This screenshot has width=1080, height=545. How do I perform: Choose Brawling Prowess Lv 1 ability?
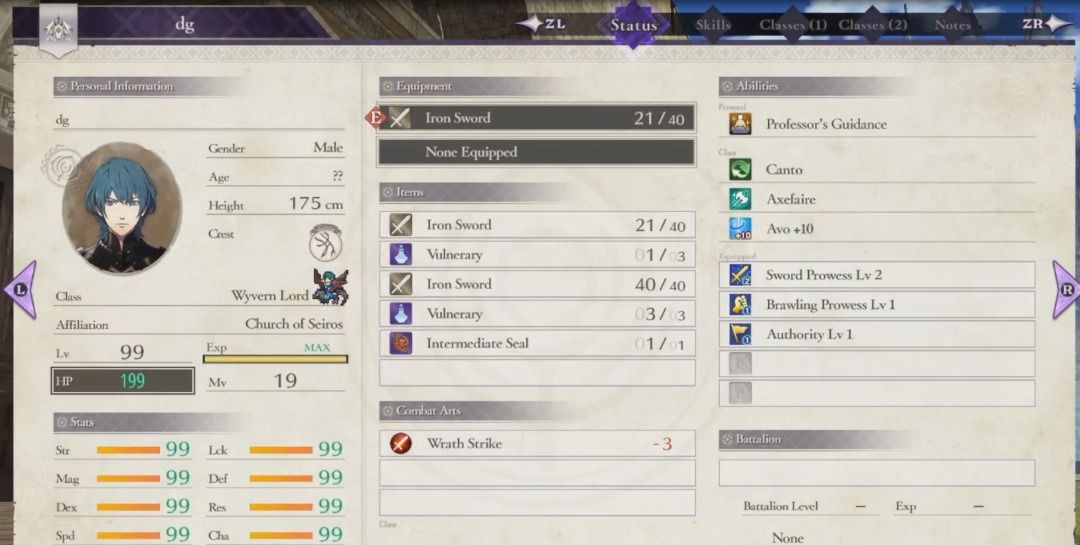pos(876,305)
